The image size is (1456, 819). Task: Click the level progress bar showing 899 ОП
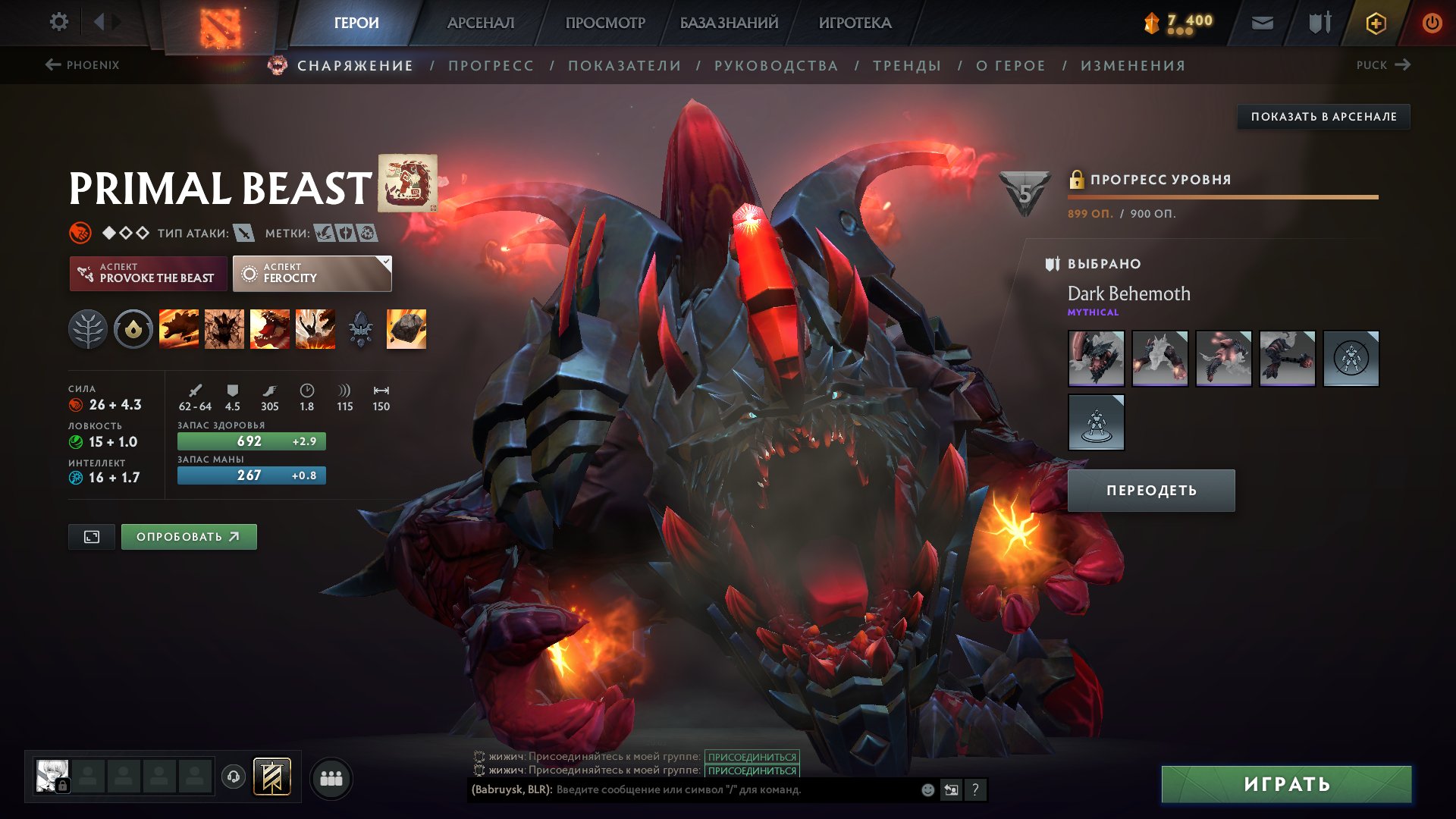1221,197
